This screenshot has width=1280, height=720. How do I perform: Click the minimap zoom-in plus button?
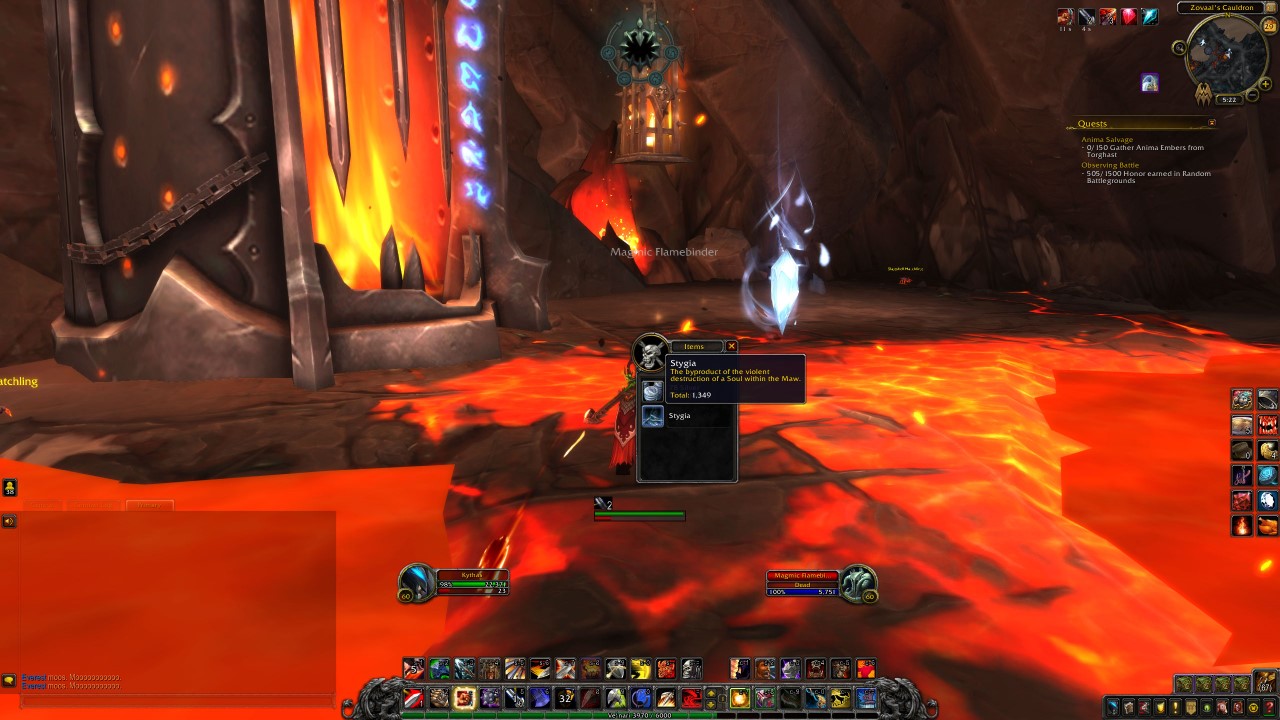pos(1265,83)
